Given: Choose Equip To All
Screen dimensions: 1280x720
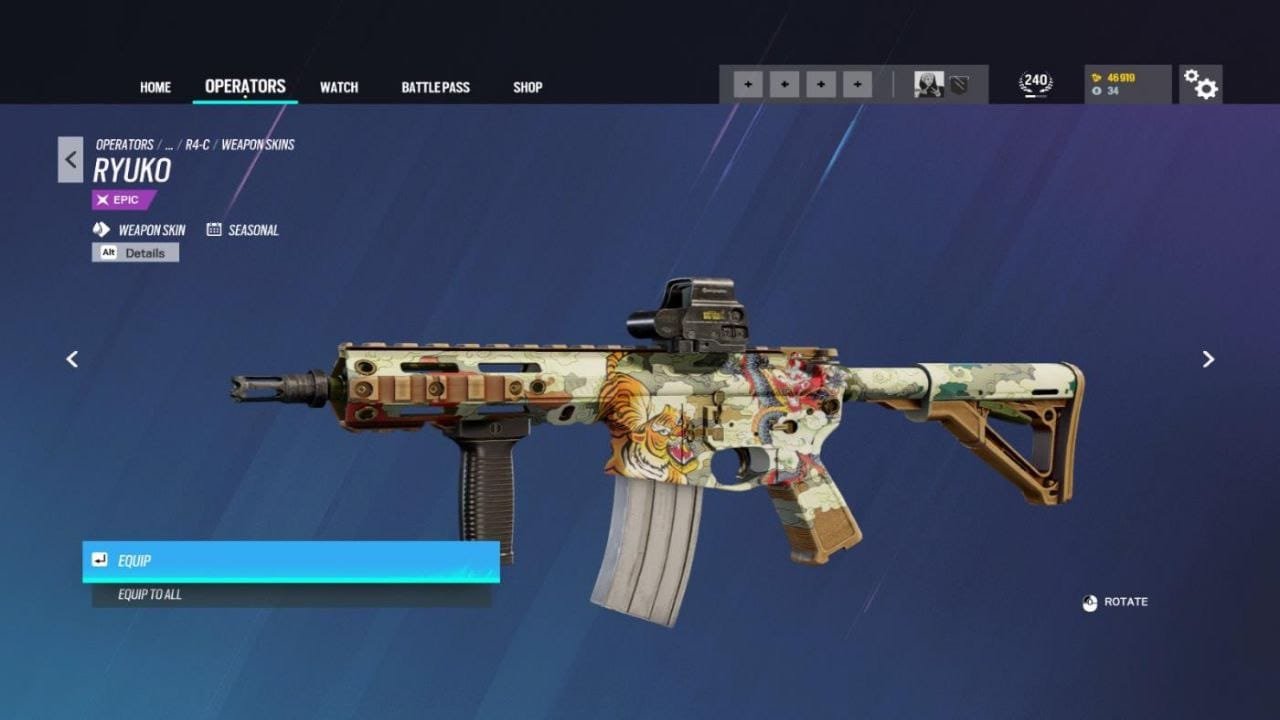Looking at the screenshot, I should coord(291,595).
